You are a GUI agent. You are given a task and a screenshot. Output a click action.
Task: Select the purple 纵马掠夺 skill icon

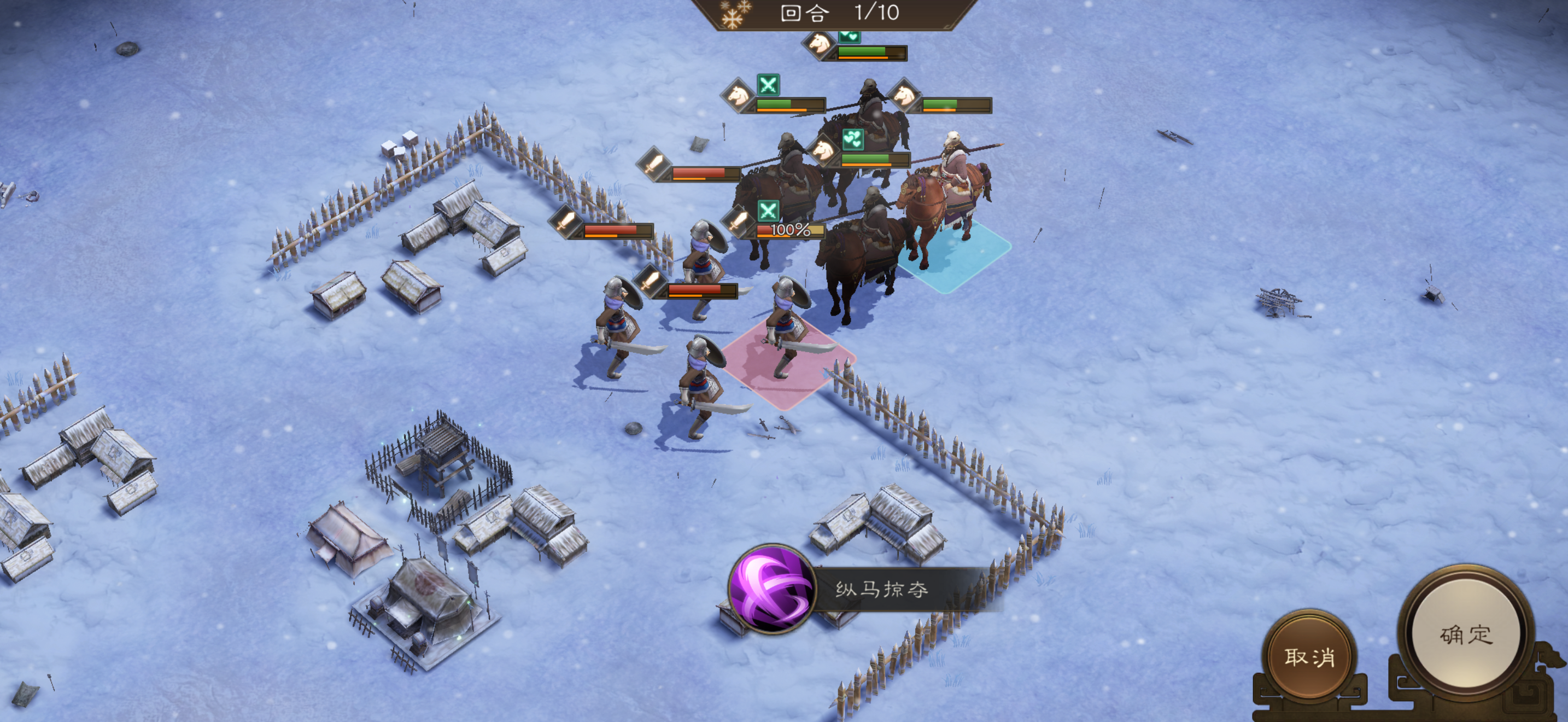[771, 589]
